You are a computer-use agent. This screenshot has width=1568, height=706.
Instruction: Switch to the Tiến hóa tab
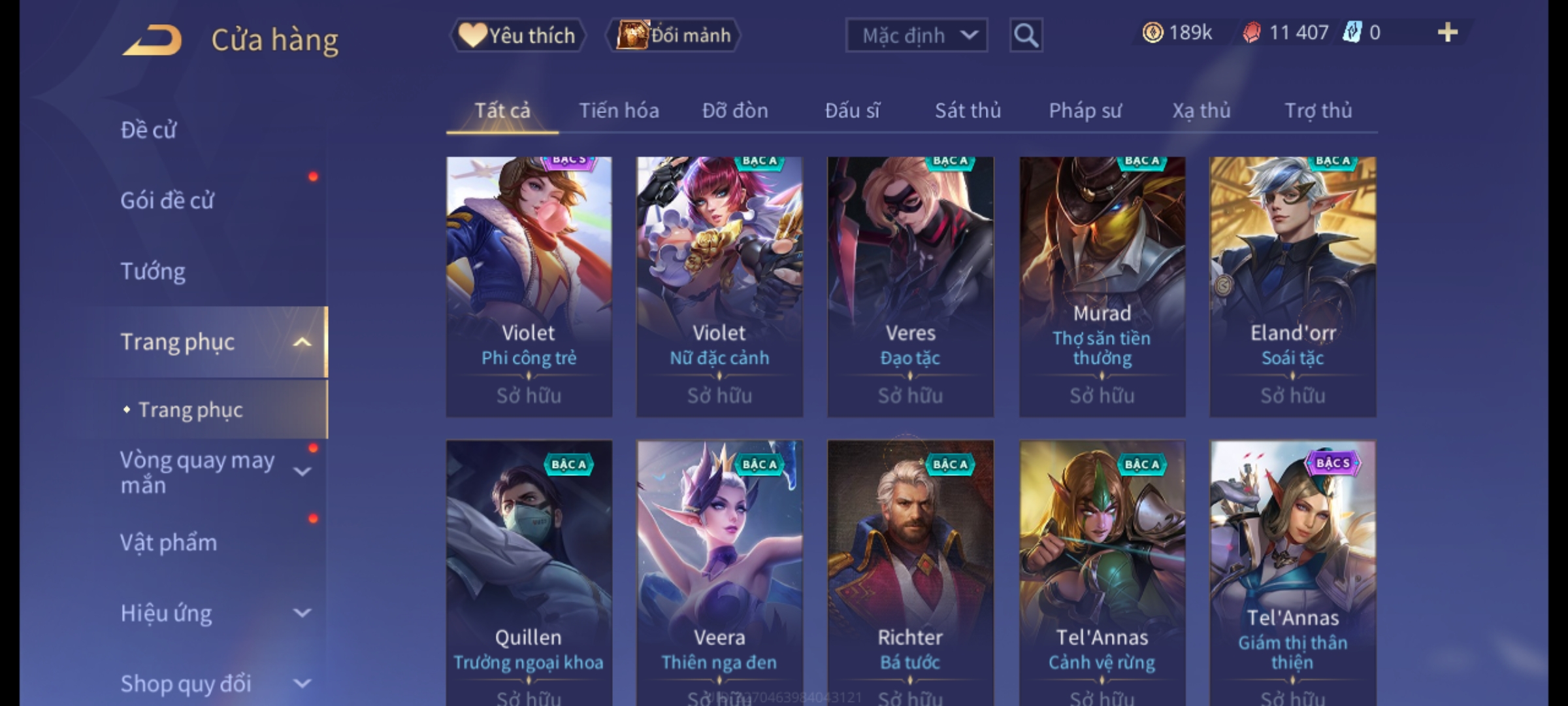(619, 111)
